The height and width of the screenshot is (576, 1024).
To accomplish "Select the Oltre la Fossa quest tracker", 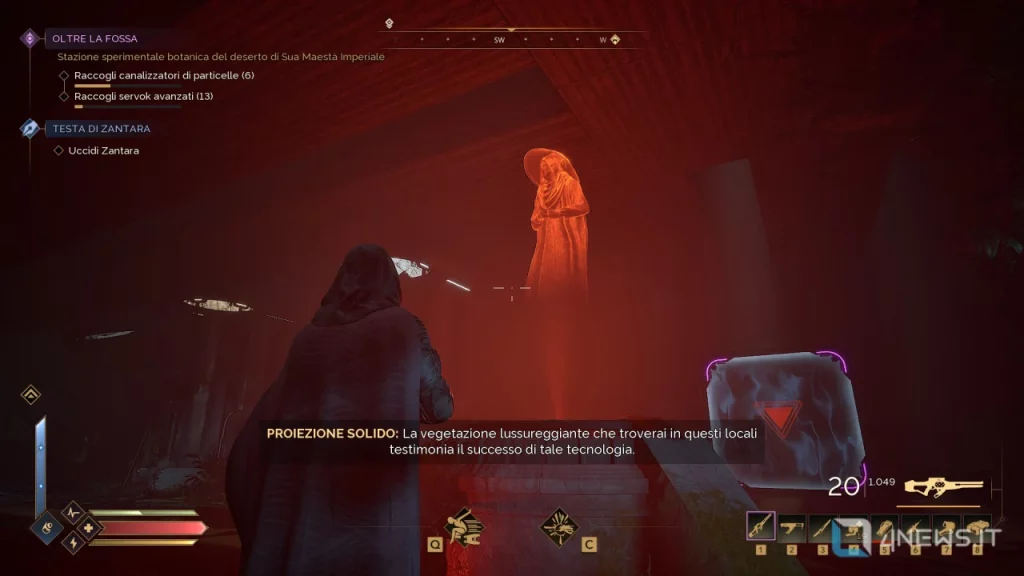I will 96,39.
